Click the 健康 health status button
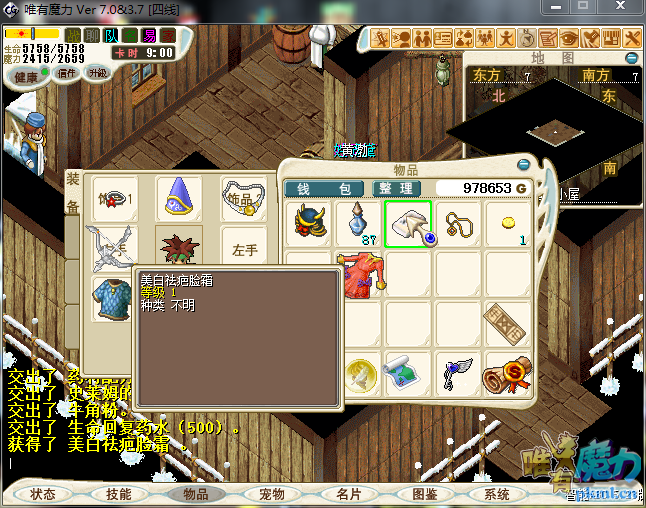This screenshot has width=646, height=508. (25, 77)
